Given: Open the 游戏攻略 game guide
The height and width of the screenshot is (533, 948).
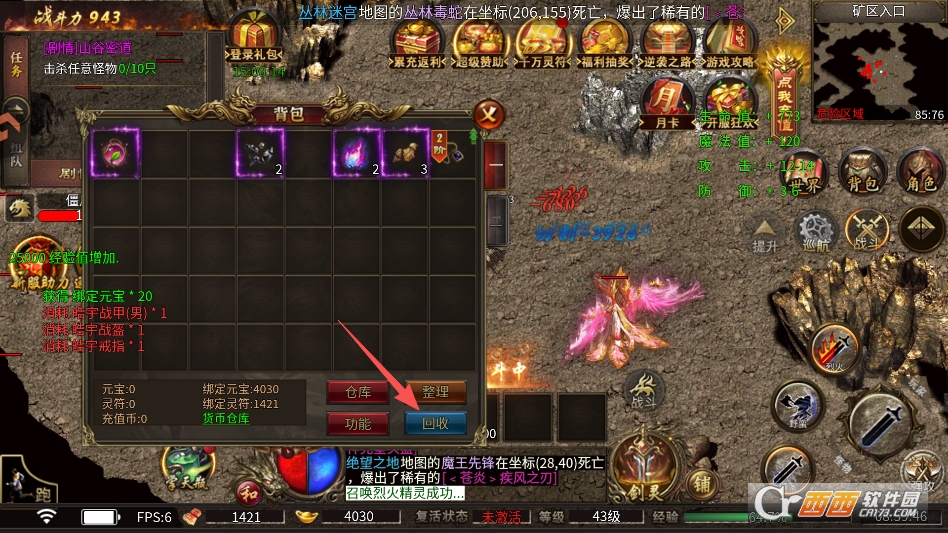Looking at the screenshot, I should 730,44.
